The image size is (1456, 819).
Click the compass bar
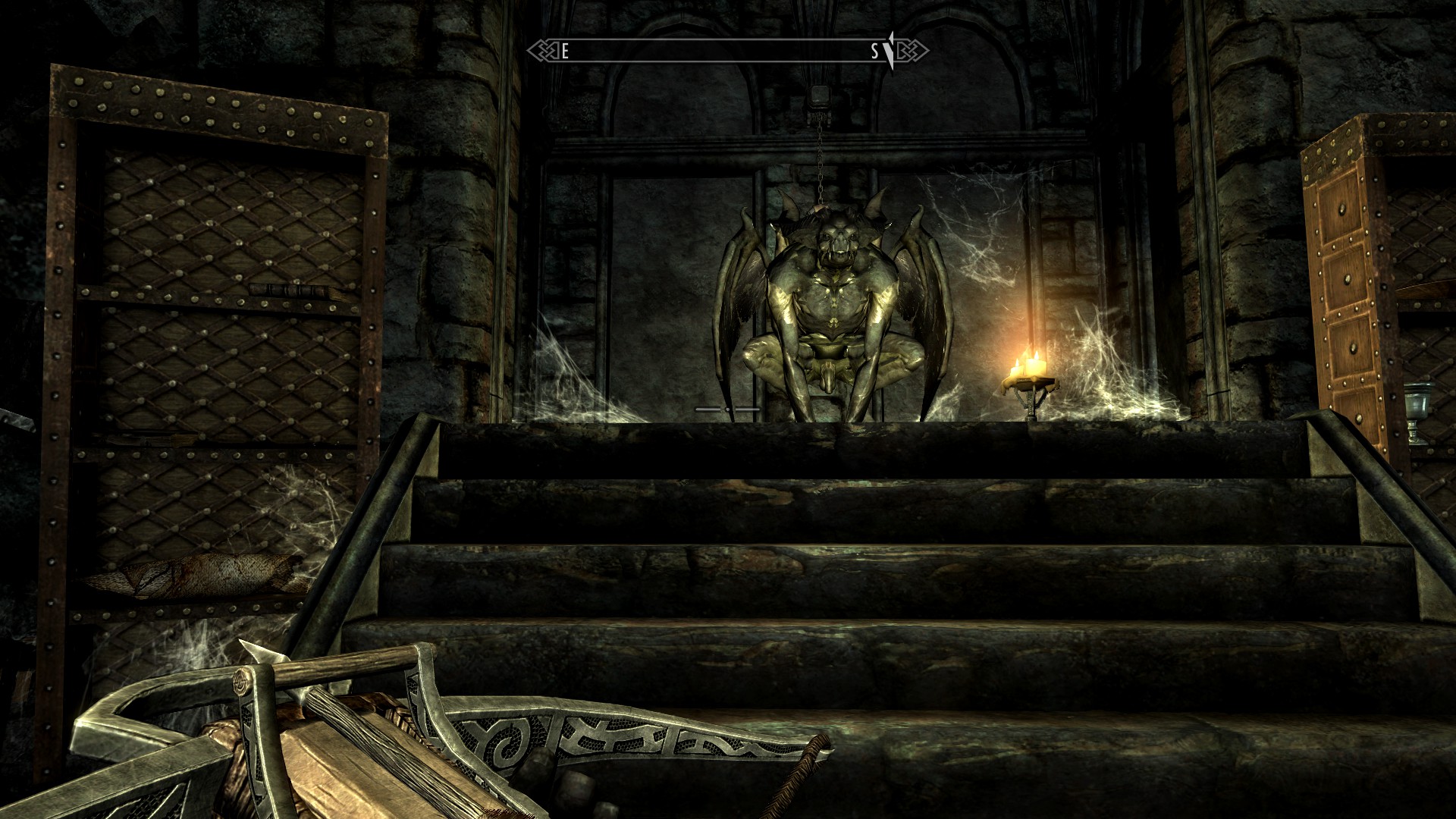click(x=727, y=51)
